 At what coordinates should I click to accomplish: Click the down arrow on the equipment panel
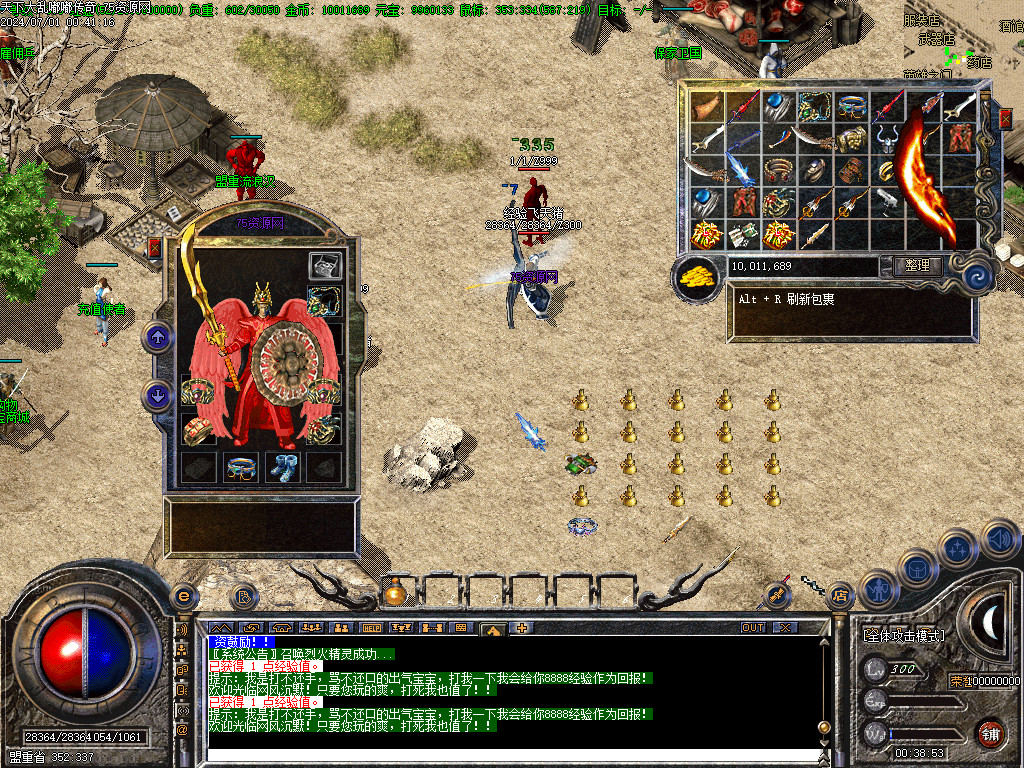(158, 395)
